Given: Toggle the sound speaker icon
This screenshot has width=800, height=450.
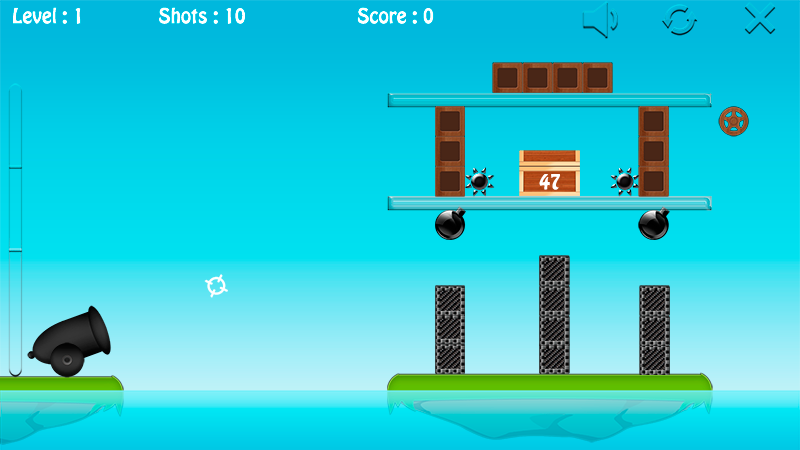Looking at the screenshot, I should (600, 20).
